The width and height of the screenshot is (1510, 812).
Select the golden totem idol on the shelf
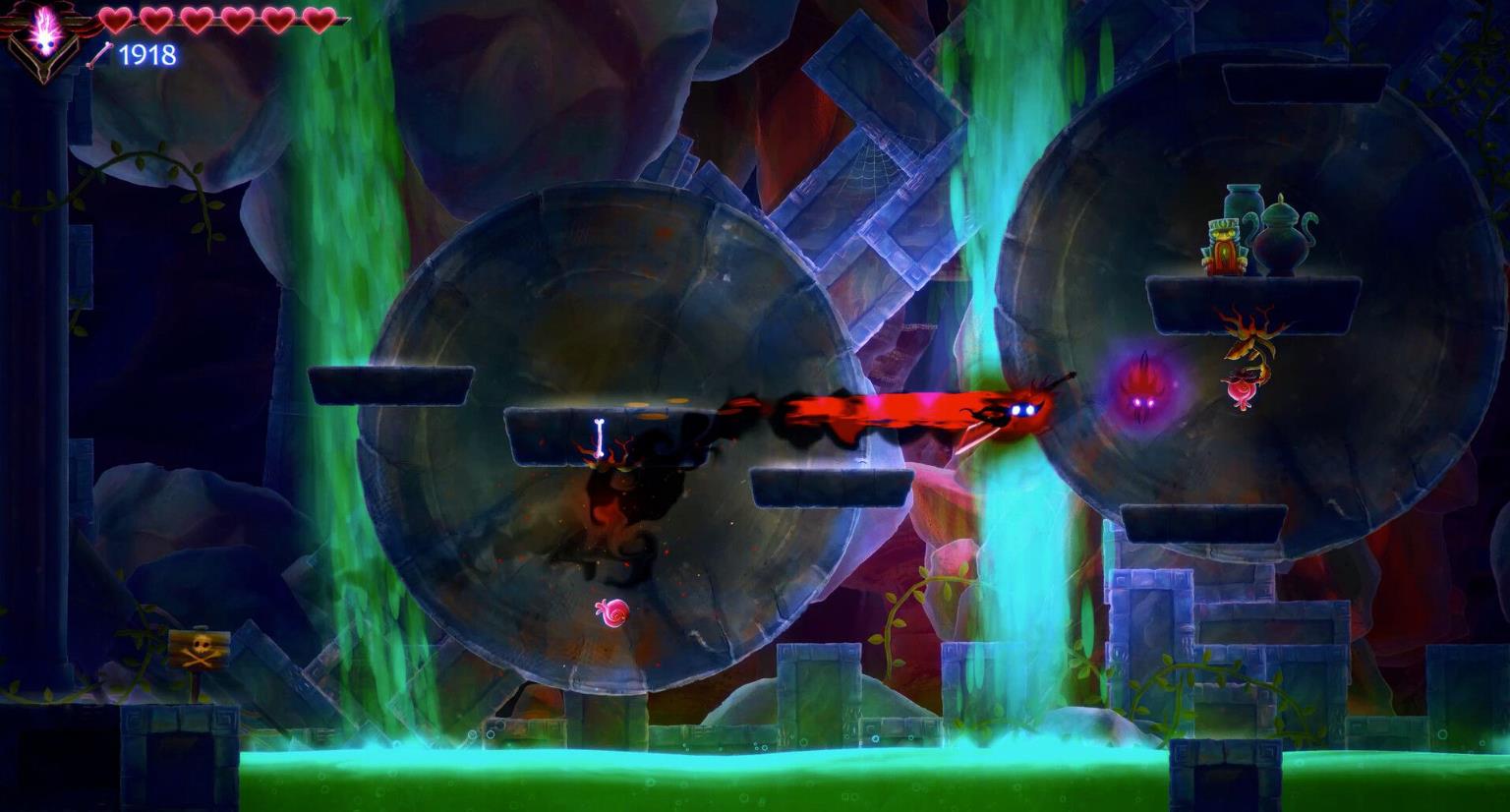[1224, 248]
